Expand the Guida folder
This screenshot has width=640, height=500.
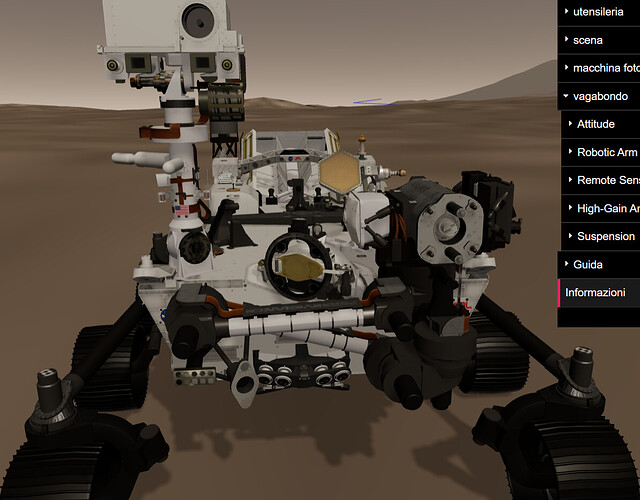click(600, 264)
